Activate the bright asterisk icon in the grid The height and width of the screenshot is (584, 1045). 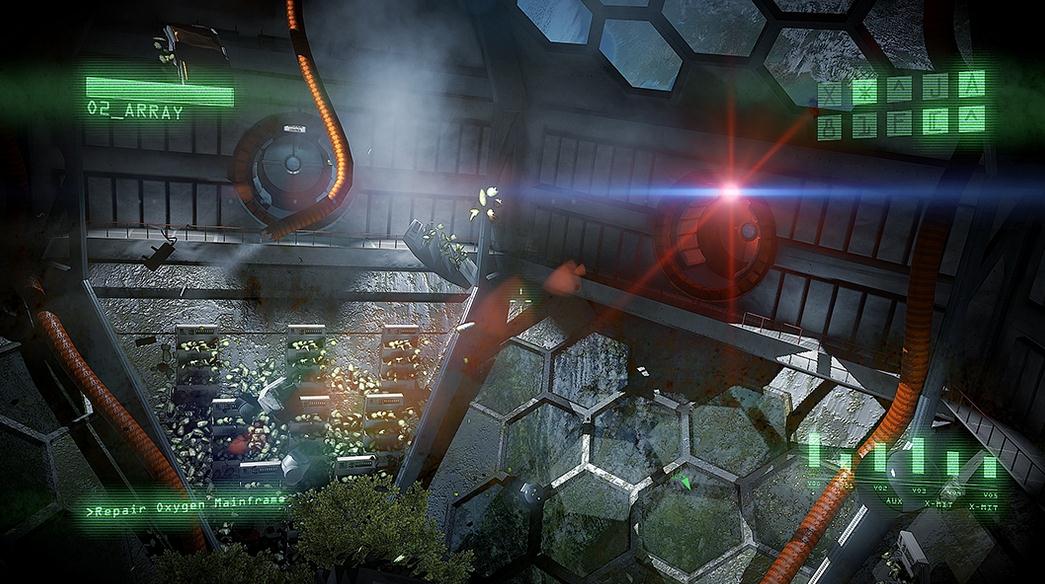(x=865, y=91)
